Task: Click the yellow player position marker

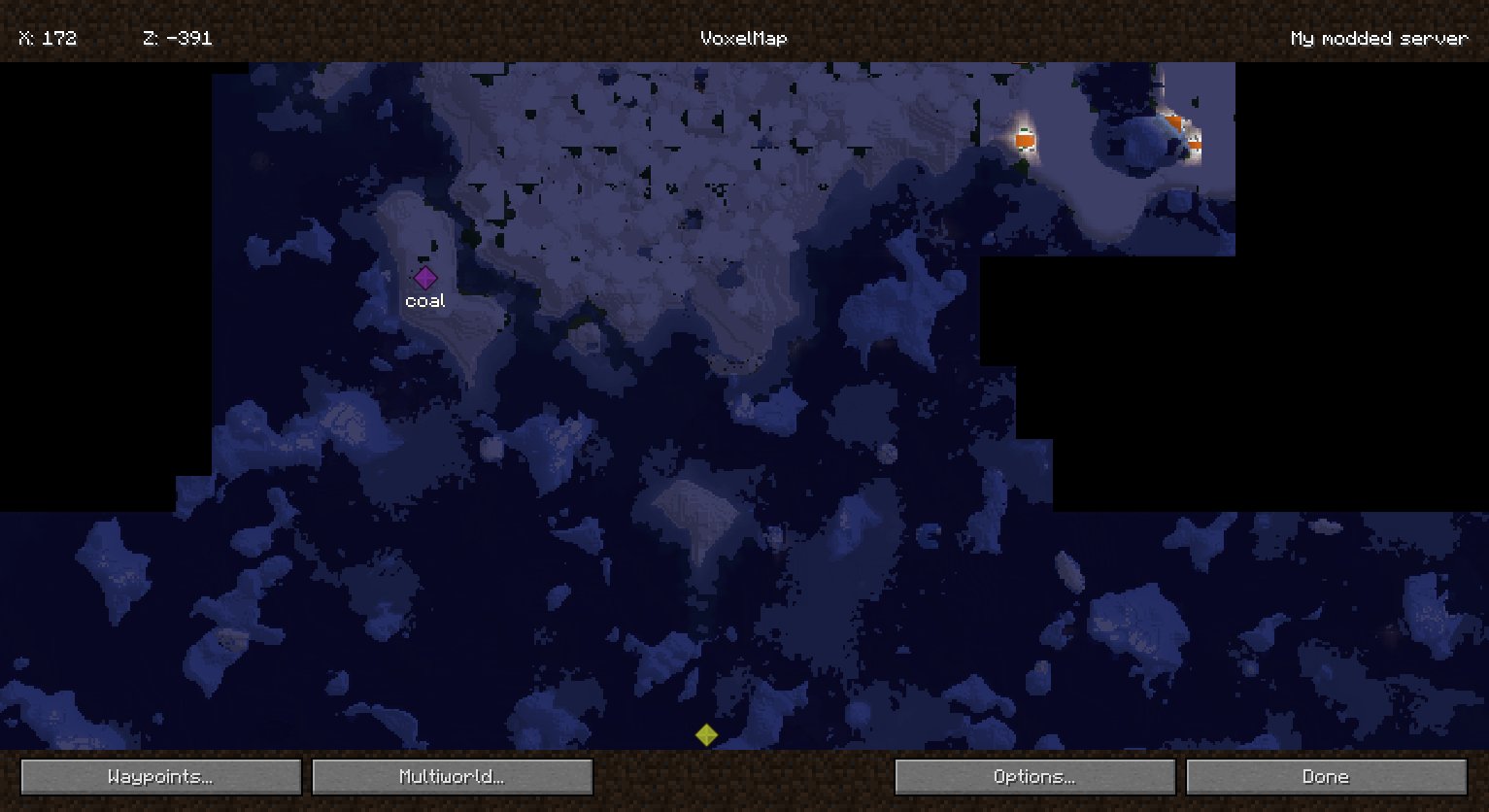Action: tap(707, 735)
